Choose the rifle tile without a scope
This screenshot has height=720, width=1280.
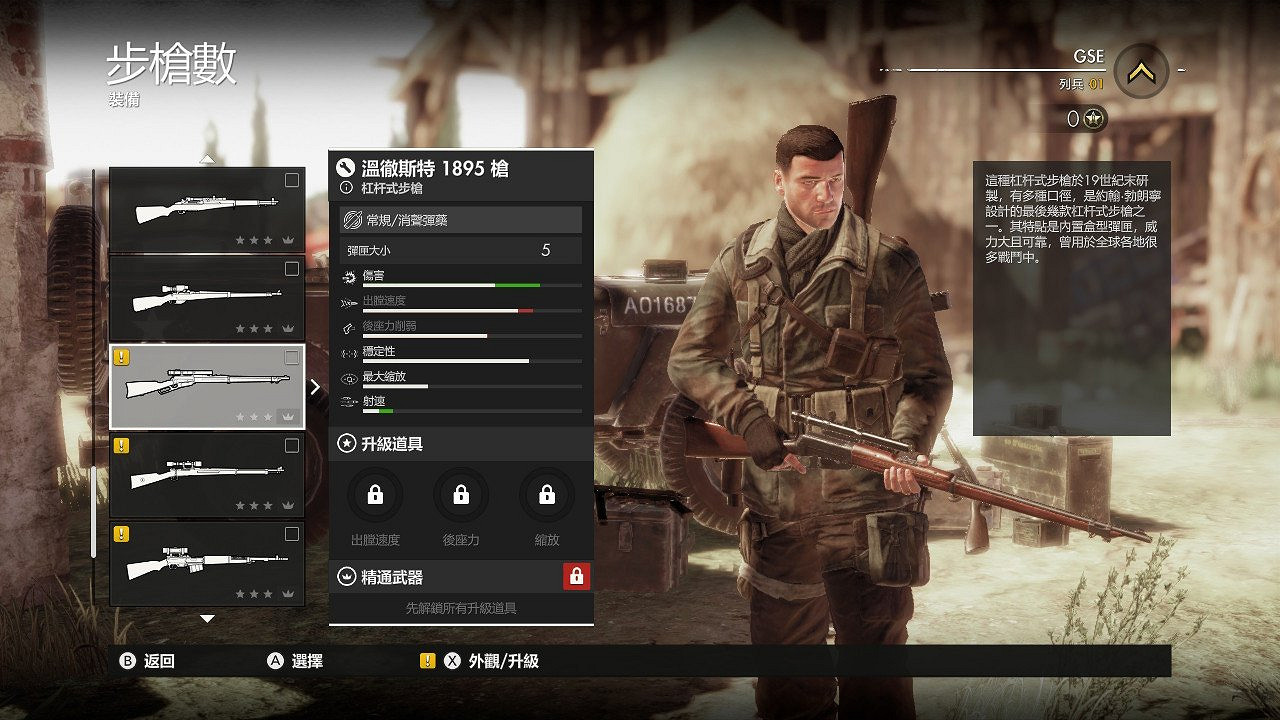pos(207,209)
